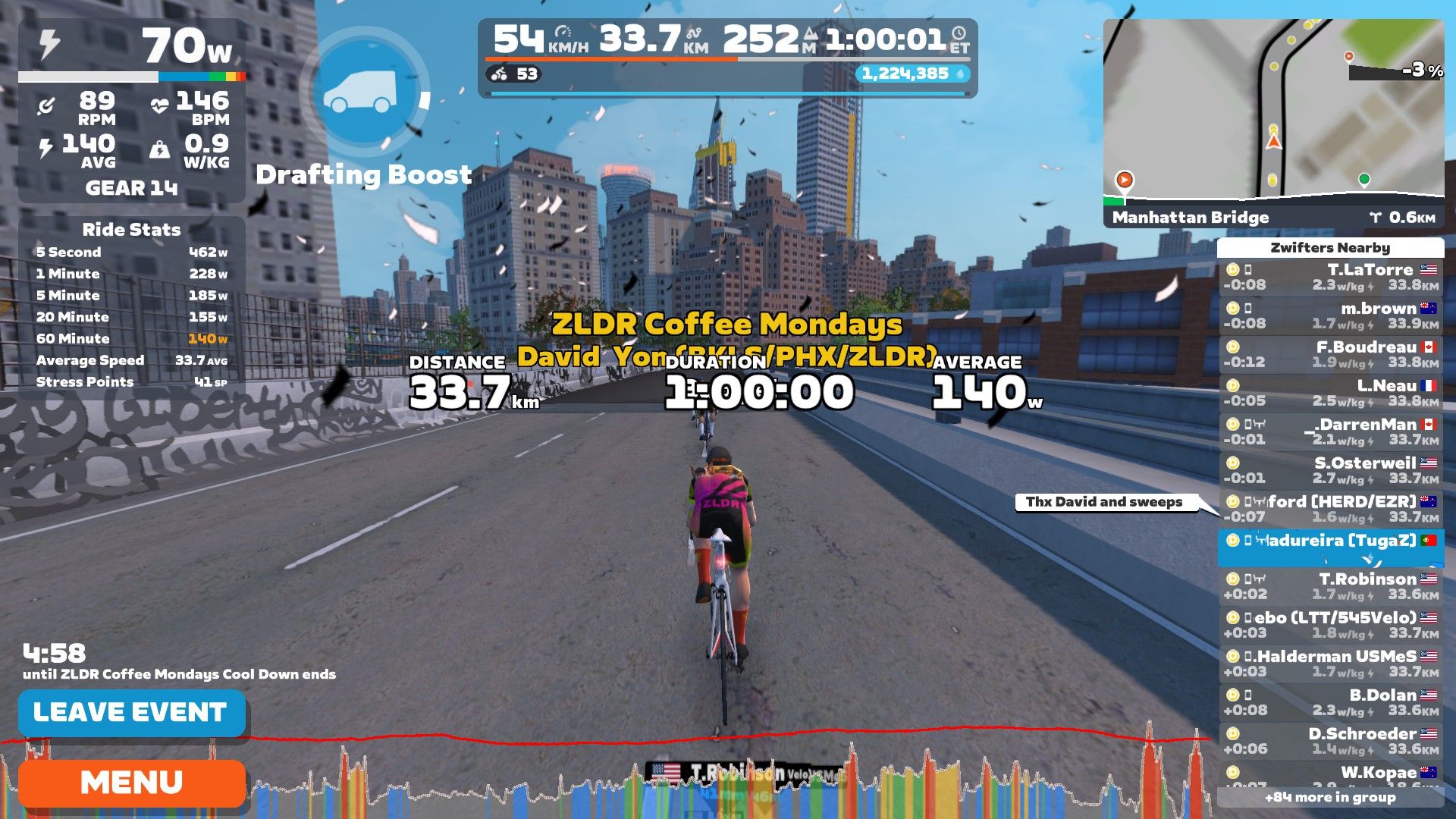
Task: Open the Ride Stats panel
Action: coord(131,305)
